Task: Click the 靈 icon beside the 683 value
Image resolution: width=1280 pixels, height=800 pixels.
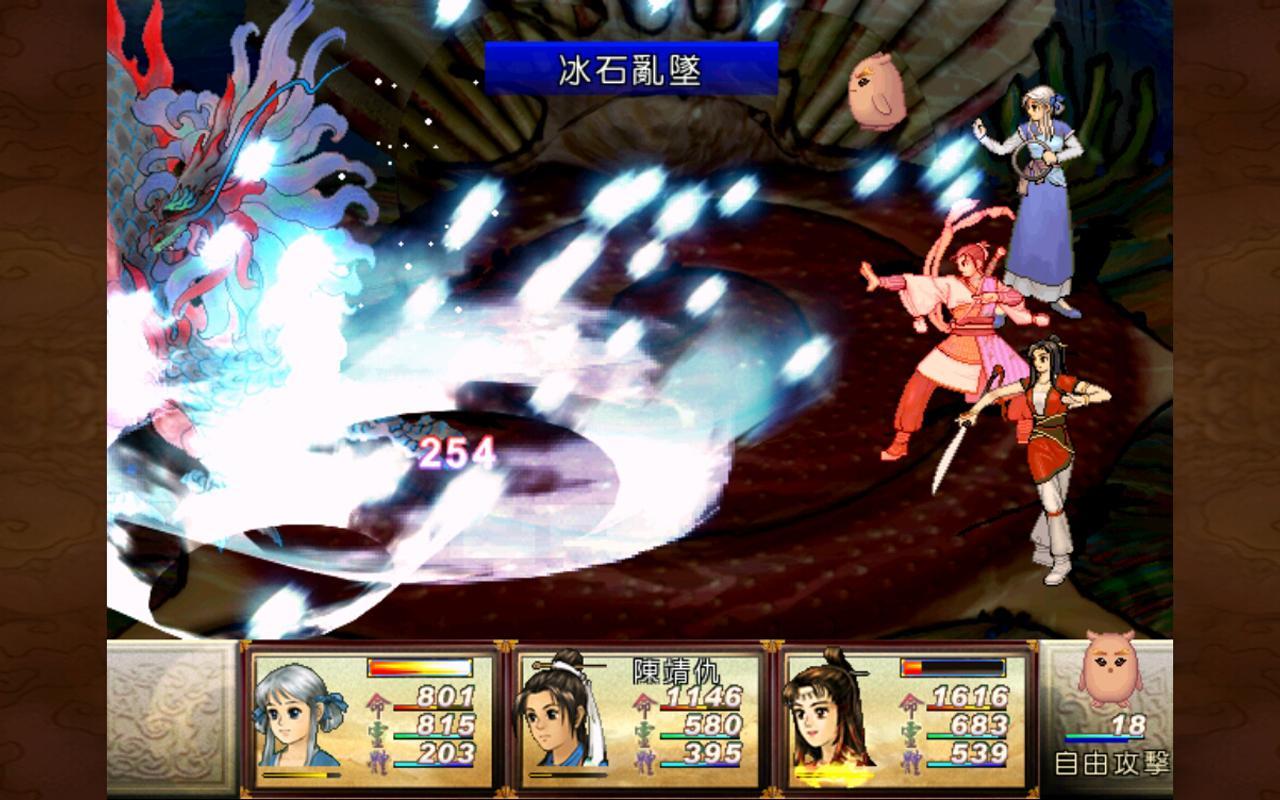Action: coord(912,730)
